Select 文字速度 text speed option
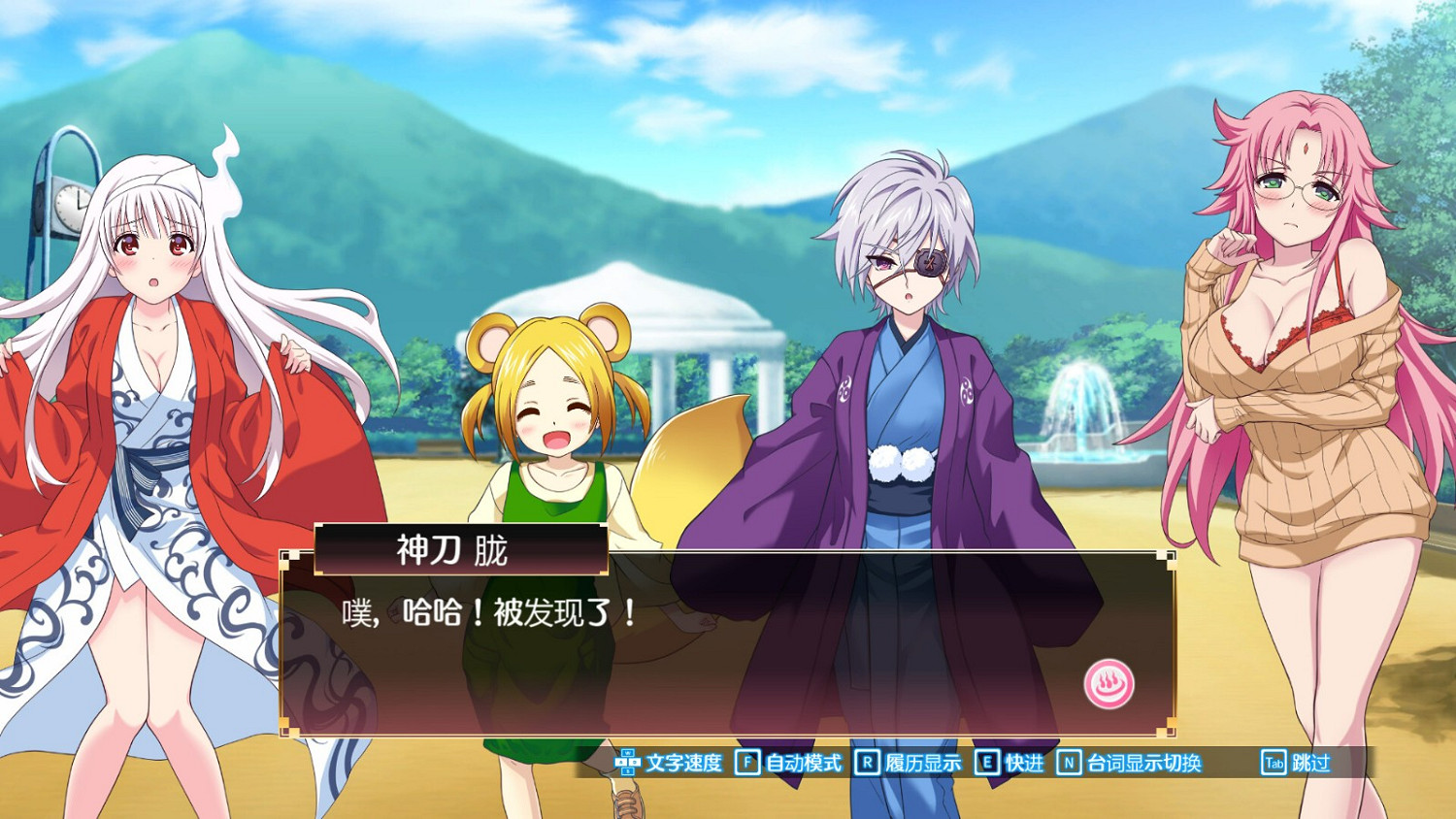Viewport: 1456px width, 819px height. click(x=685, y=764)
